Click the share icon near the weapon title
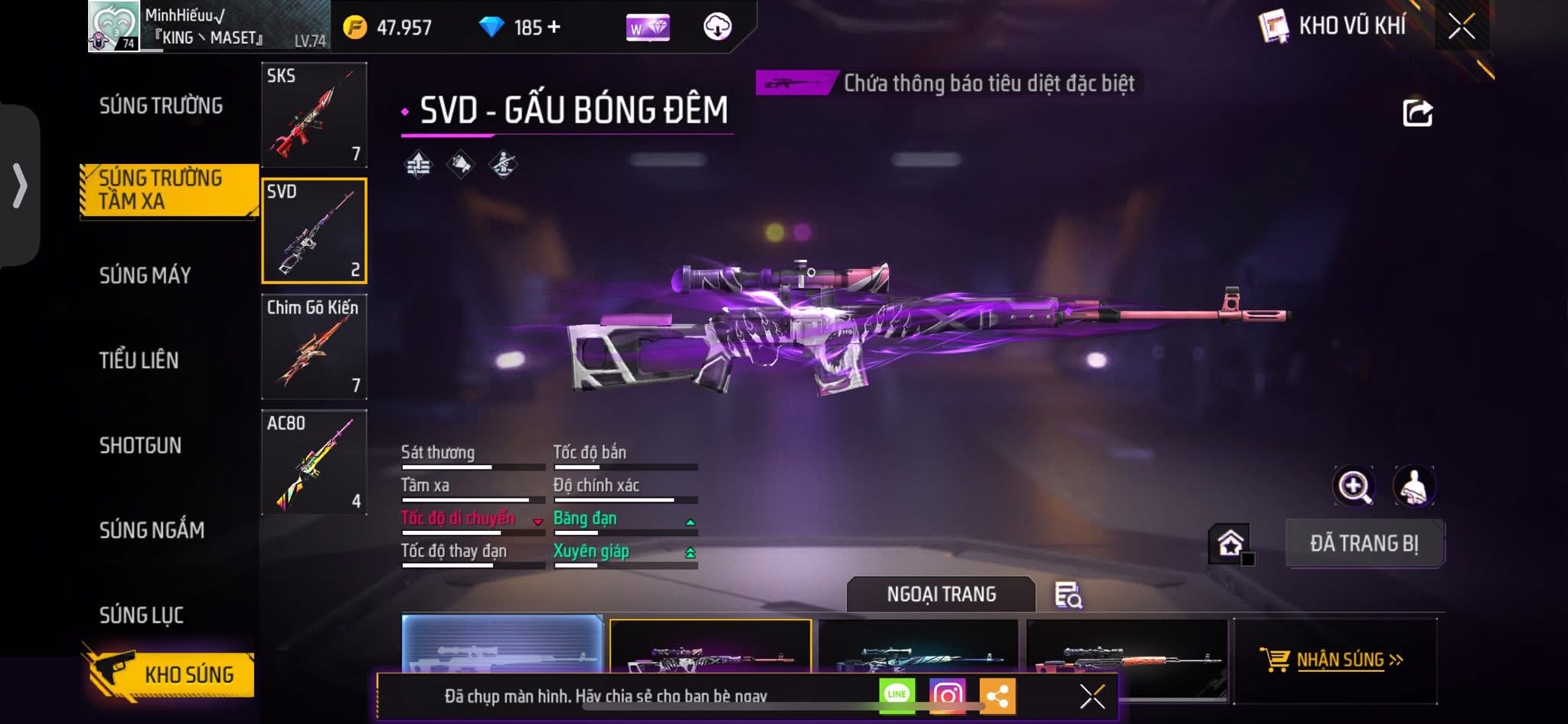Screen dimensions: 1568x724 tap(1417, 113)
